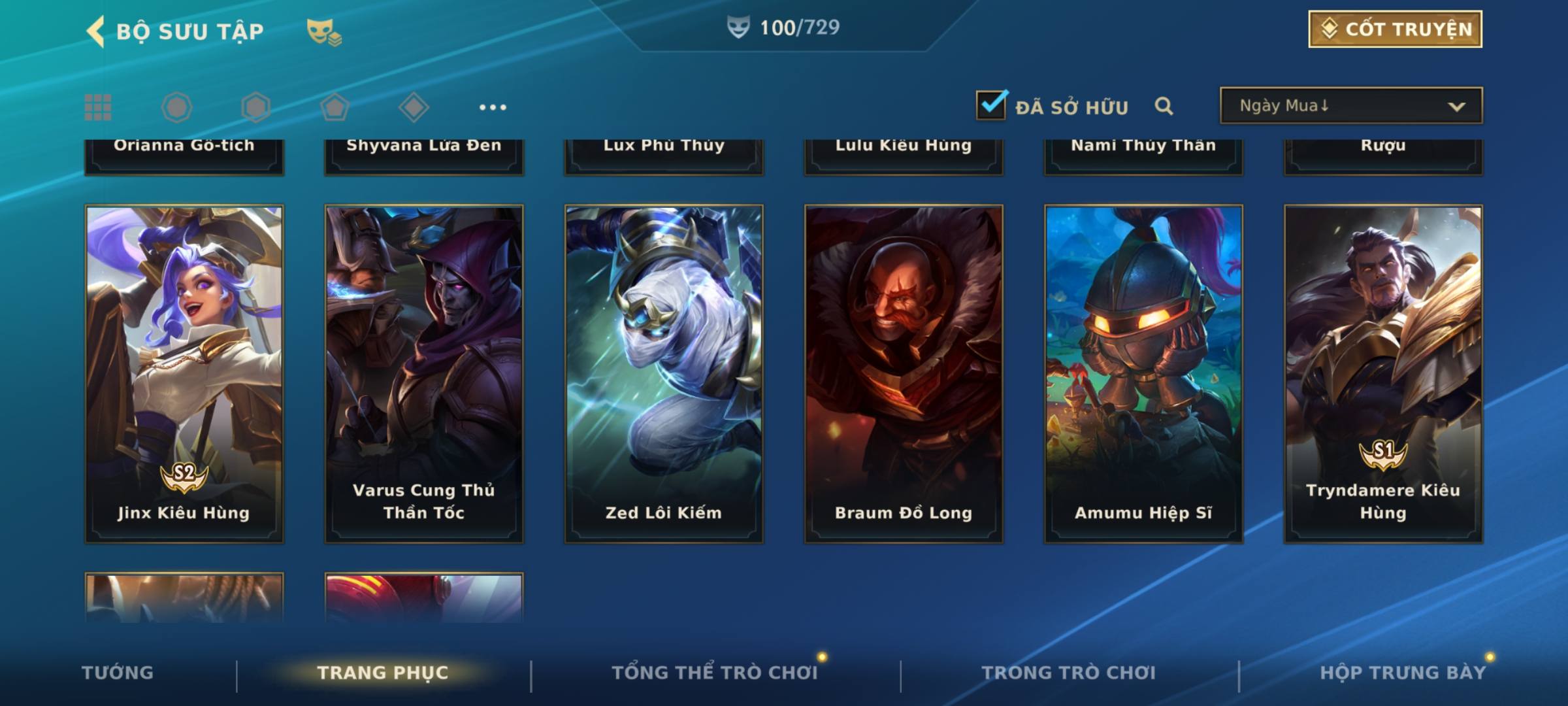Choose Varus Cung Thủ Thần Tốc skin
Screen dimensions: 1568x706
(x=424, y=373)
